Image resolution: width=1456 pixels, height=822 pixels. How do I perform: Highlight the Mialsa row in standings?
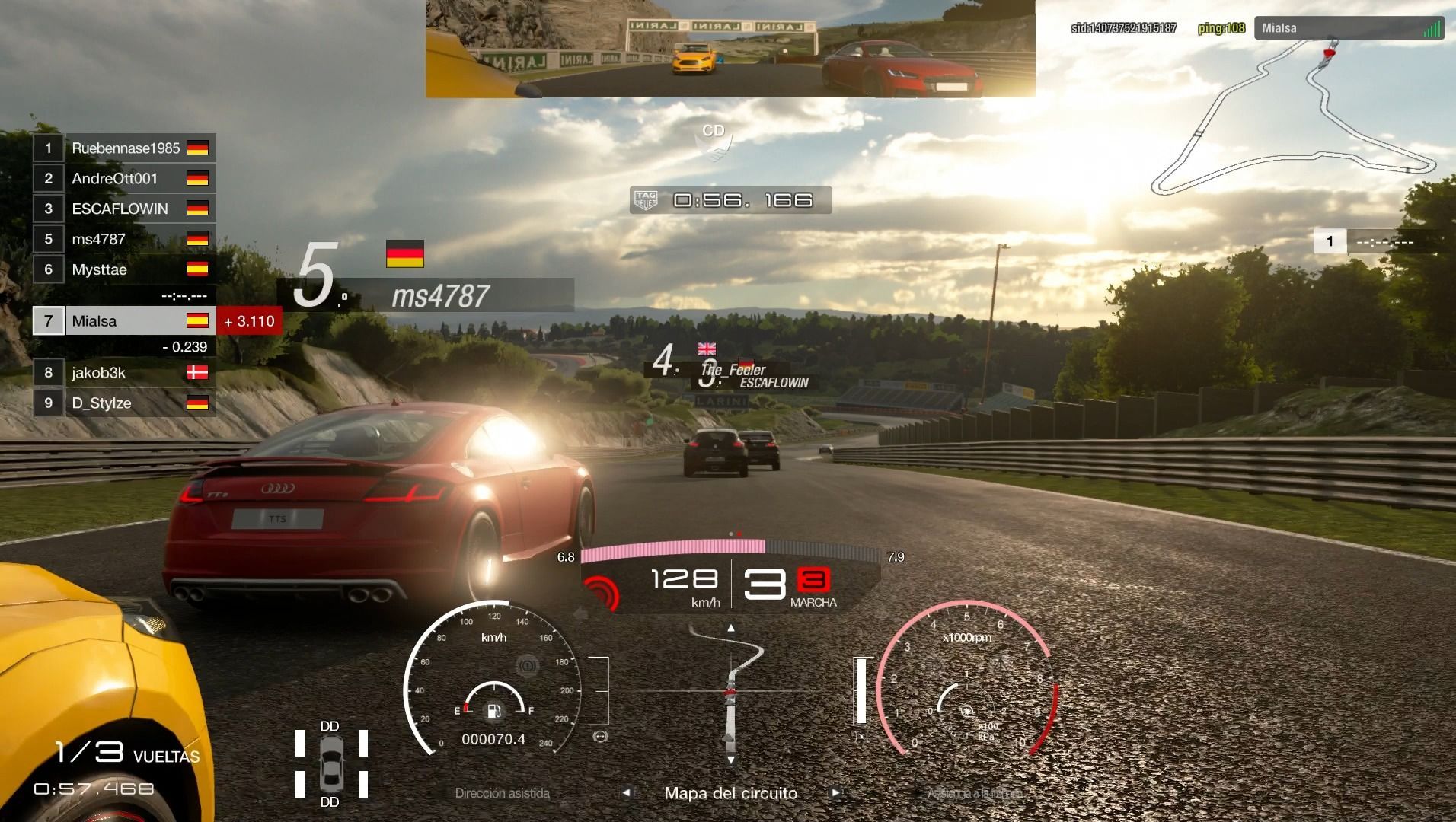pos(125,321)
